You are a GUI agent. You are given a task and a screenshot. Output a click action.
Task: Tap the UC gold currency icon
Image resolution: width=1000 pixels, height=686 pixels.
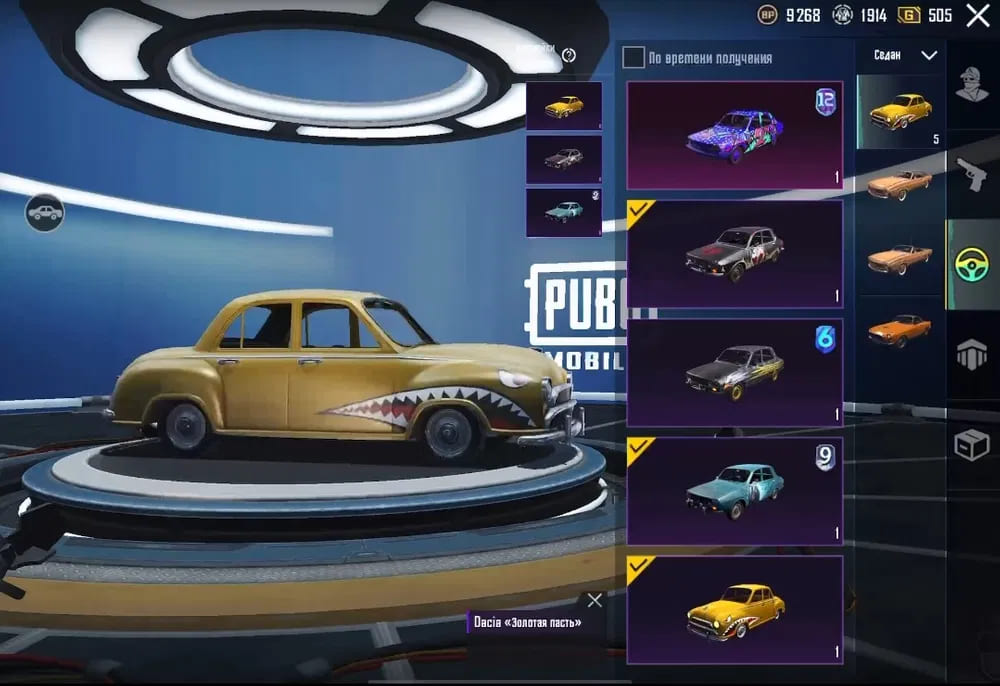tap(909, 15)
